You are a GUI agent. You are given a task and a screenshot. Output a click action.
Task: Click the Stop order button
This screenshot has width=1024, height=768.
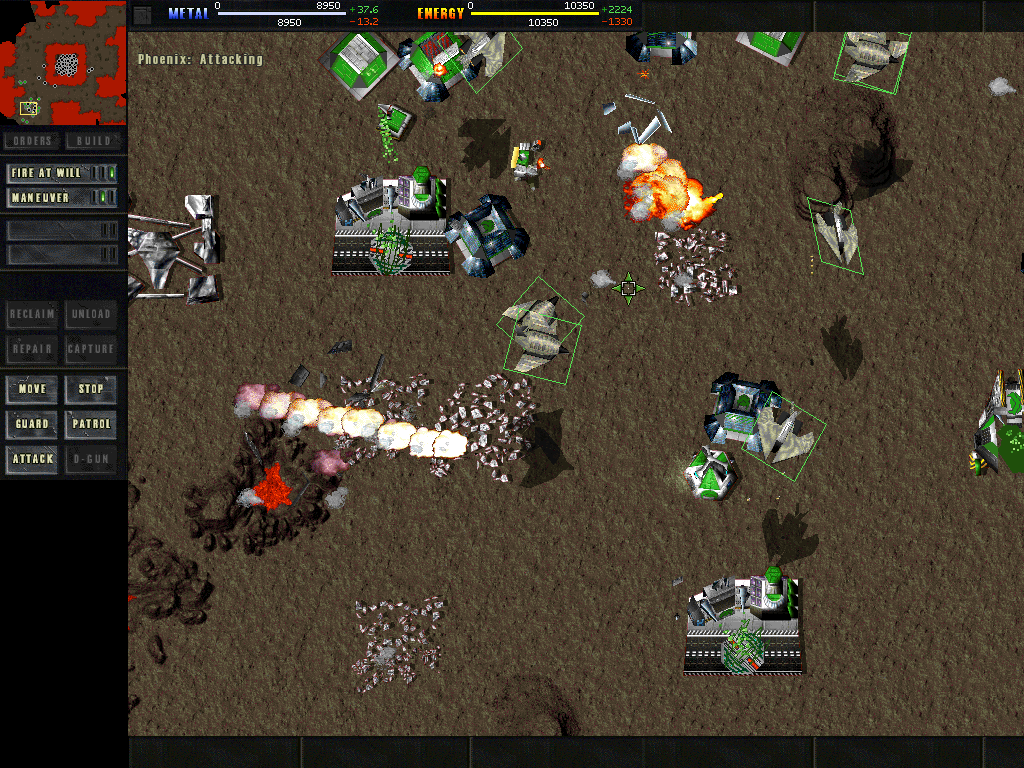pyautogui.click(x=91, y=389)
